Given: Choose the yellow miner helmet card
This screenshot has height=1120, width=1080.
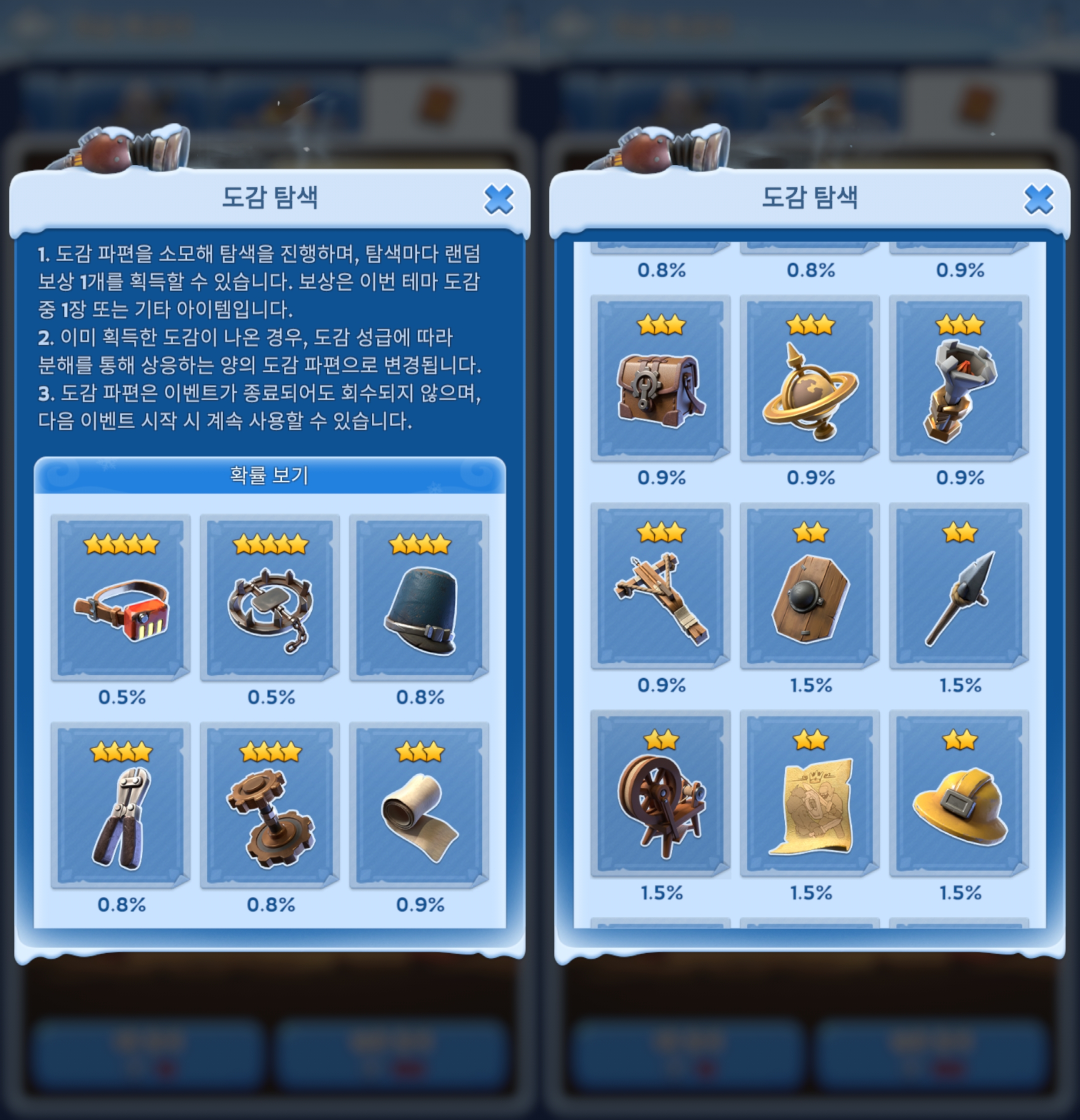Looking at the screenshot, I should tap(959, 794).
